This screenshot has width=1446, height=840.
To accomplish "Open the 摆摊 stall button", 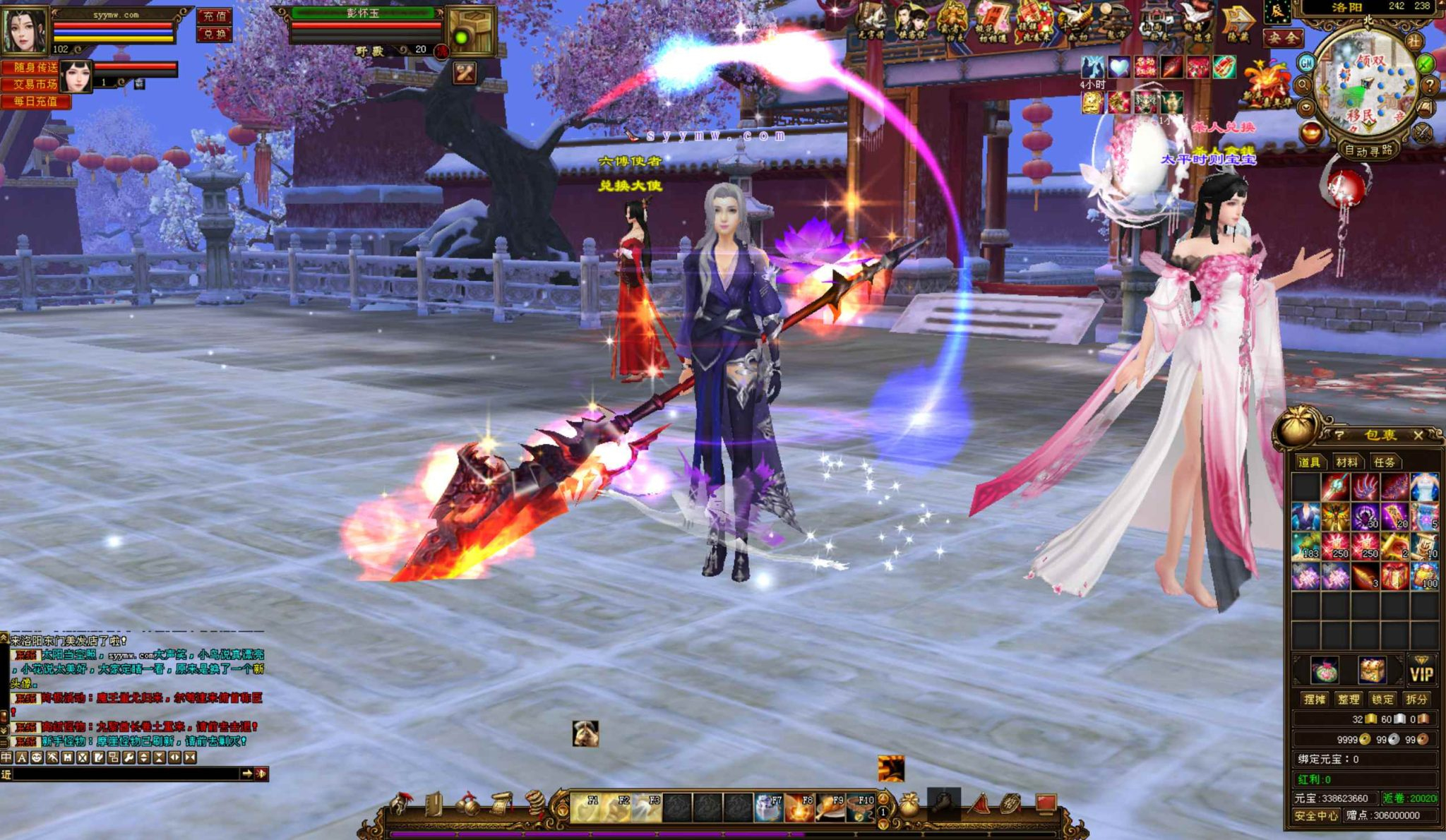I will pyautogui.click(x=1314, y=699).
